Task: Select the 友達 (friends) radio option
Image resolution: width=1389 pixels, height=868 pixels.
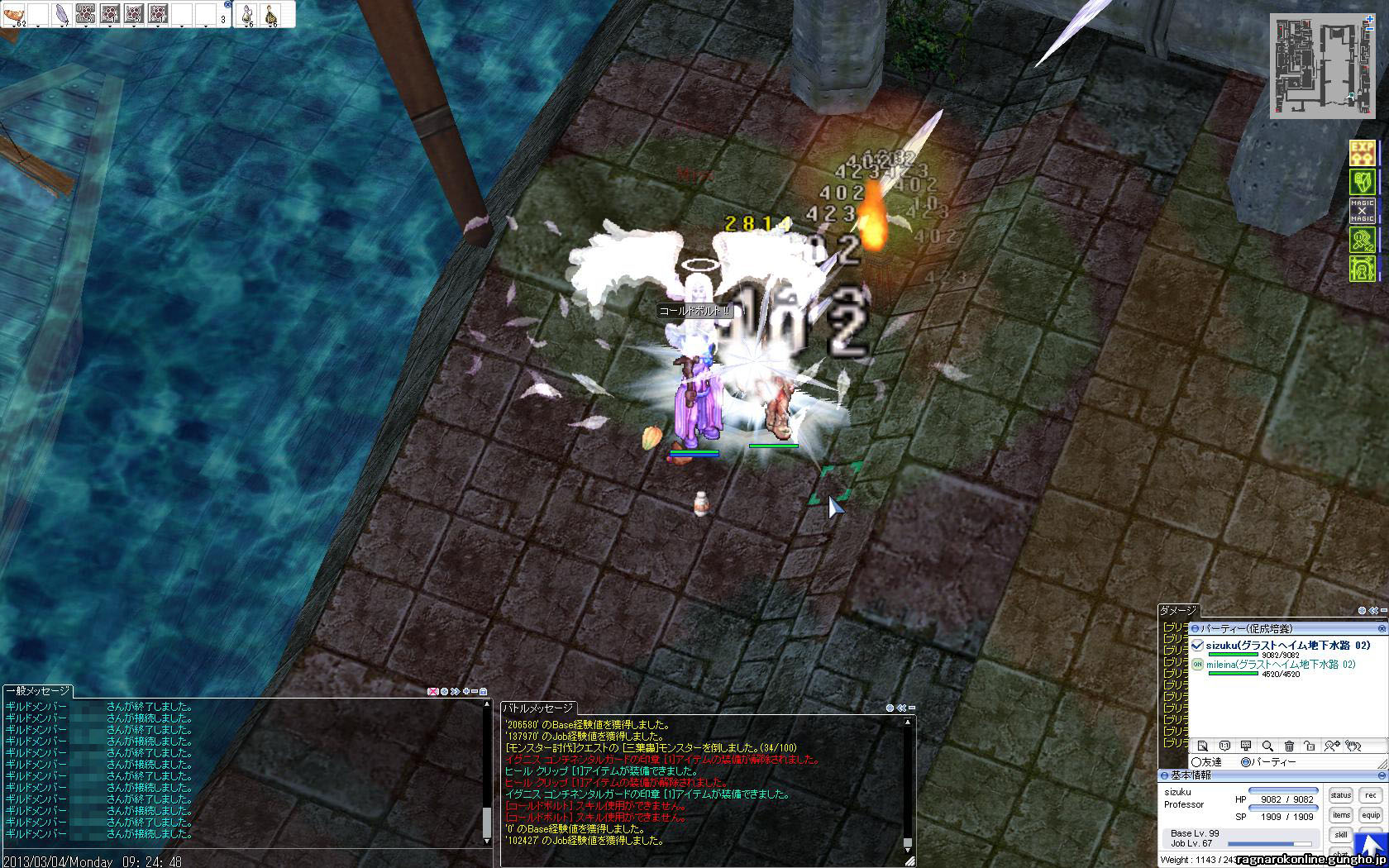Action: tap(1196, 762)
